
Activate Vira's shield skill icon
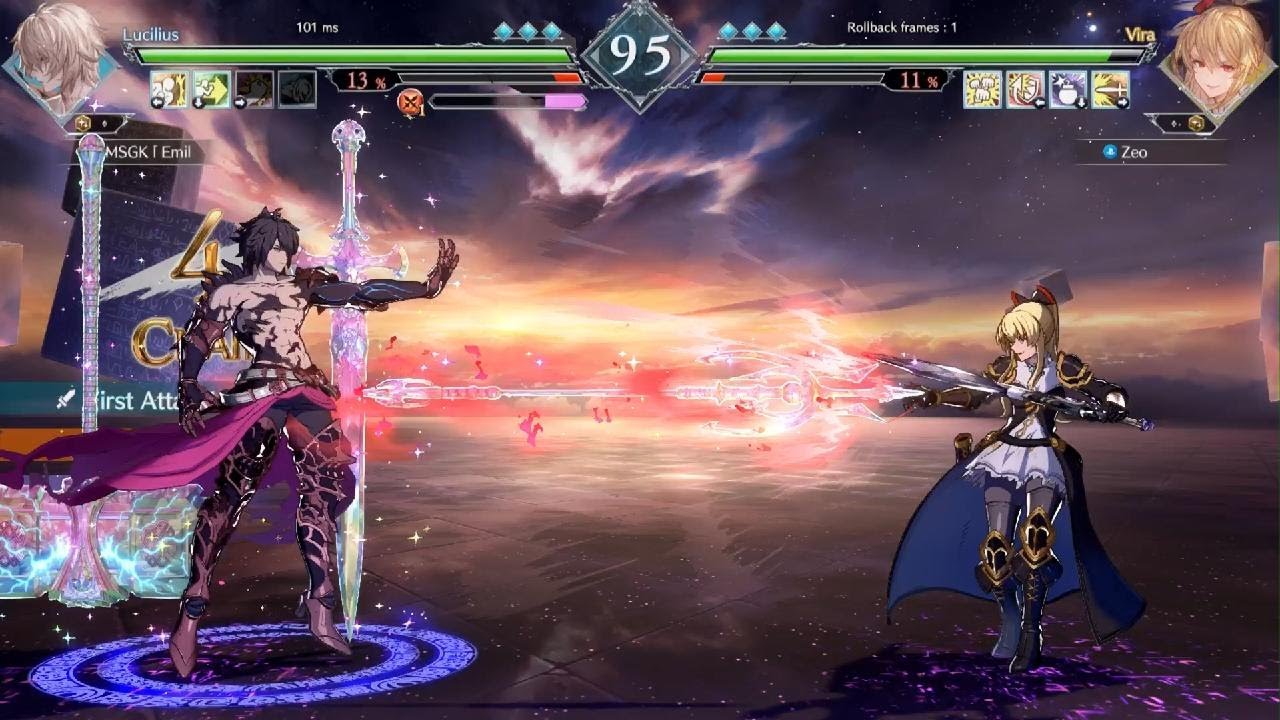tap(1025, 89)
